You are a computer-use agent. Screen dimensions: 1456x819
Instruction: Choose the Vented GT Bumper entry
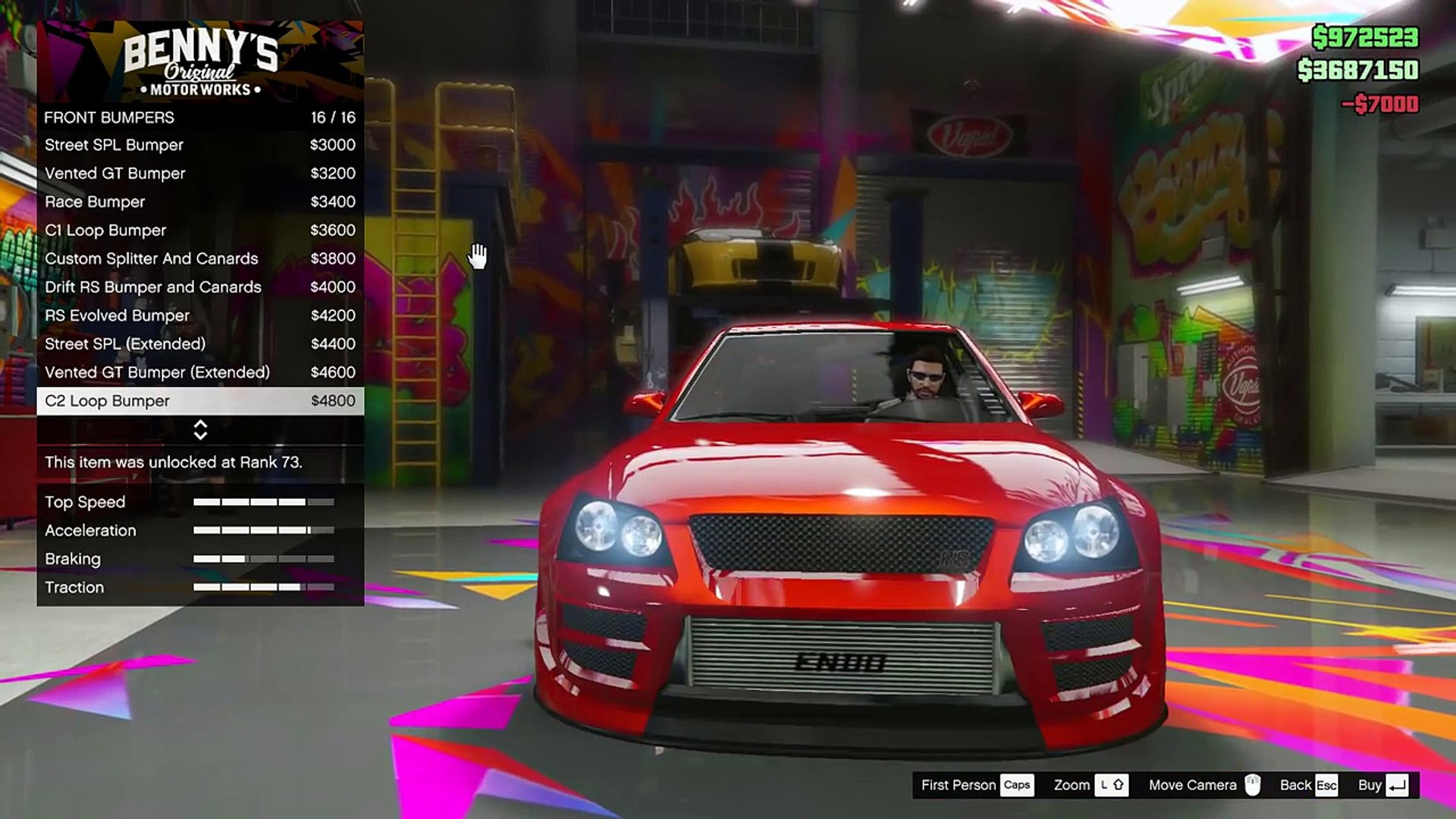pos(199,174)
